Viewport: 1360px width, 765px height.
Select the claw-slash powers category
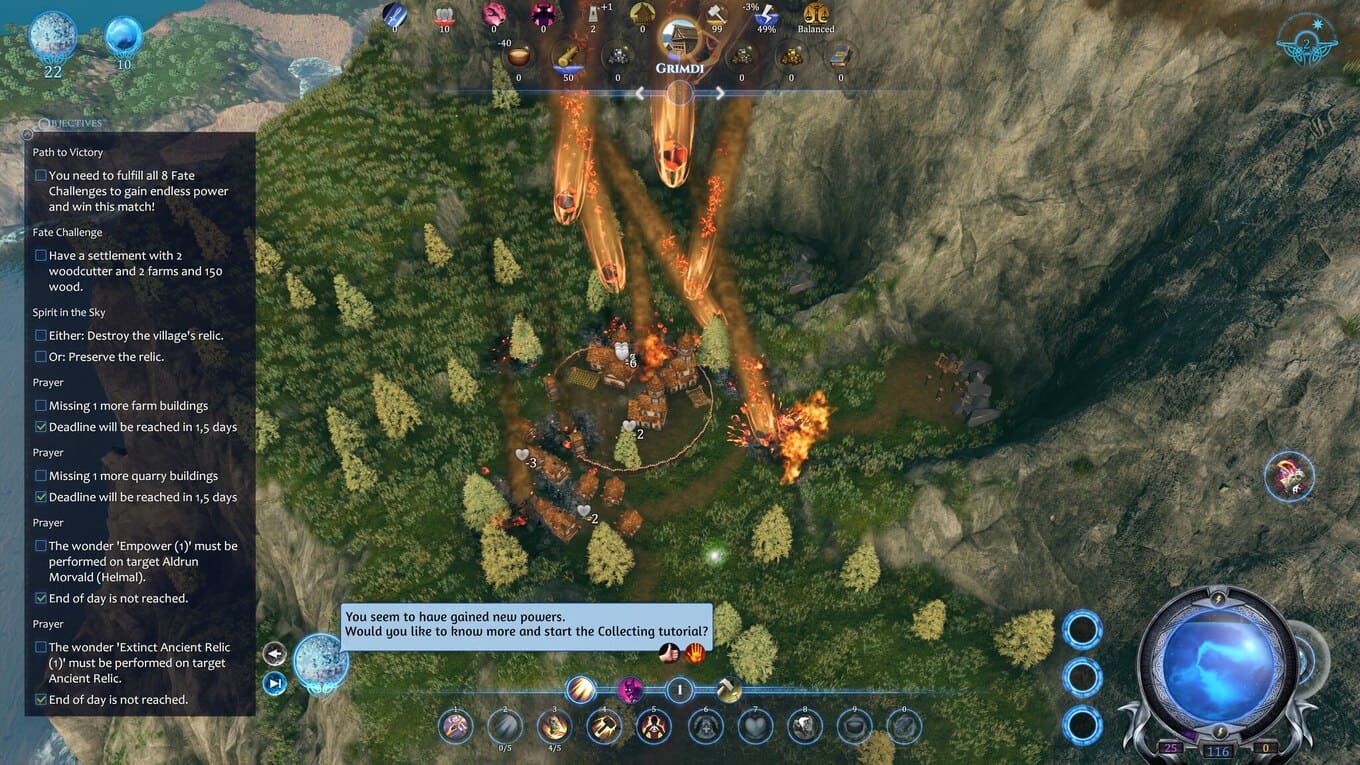(x=581, y=689)
